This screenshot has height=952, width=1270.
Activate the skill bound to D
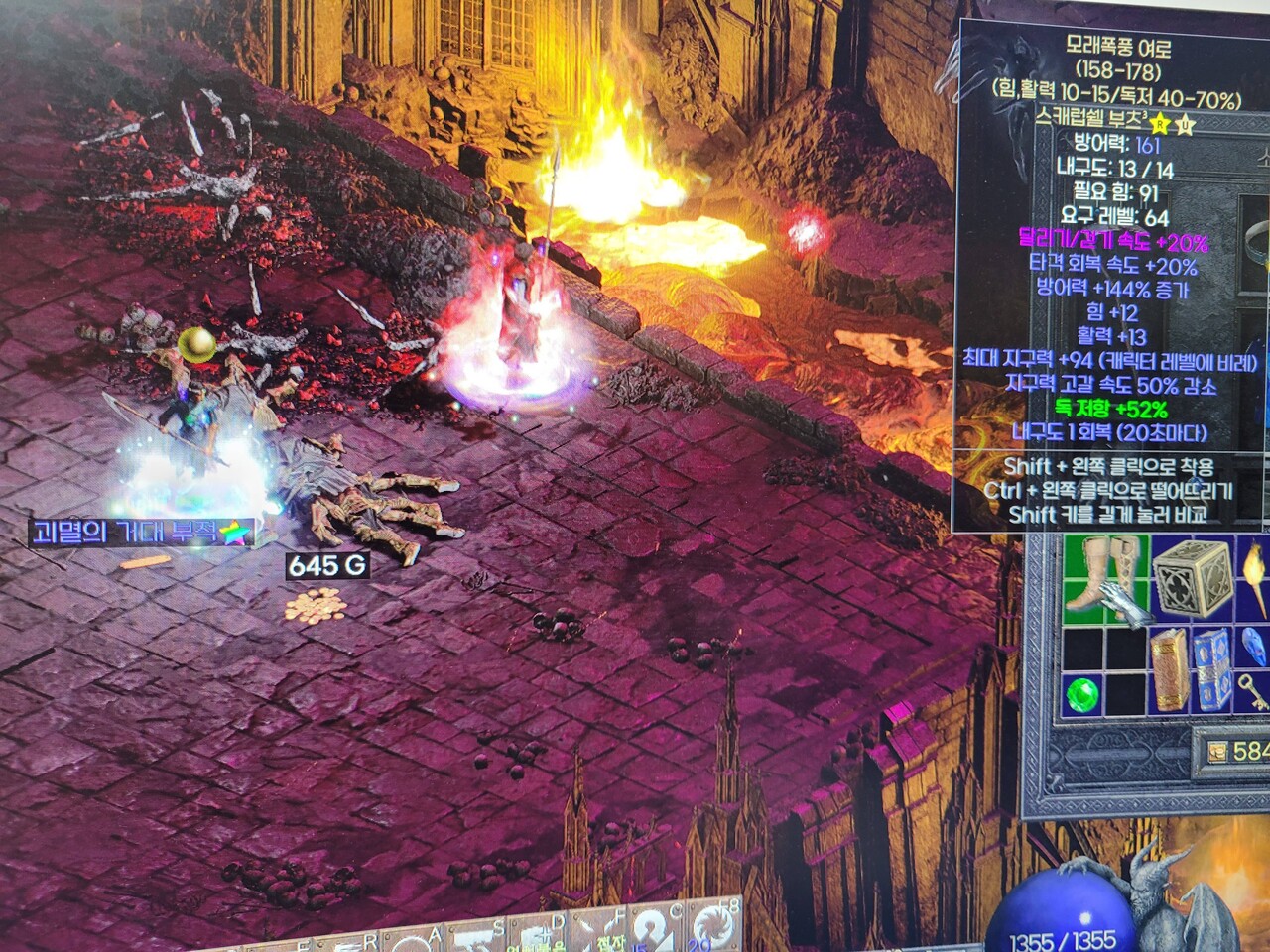tap(536, 939)
